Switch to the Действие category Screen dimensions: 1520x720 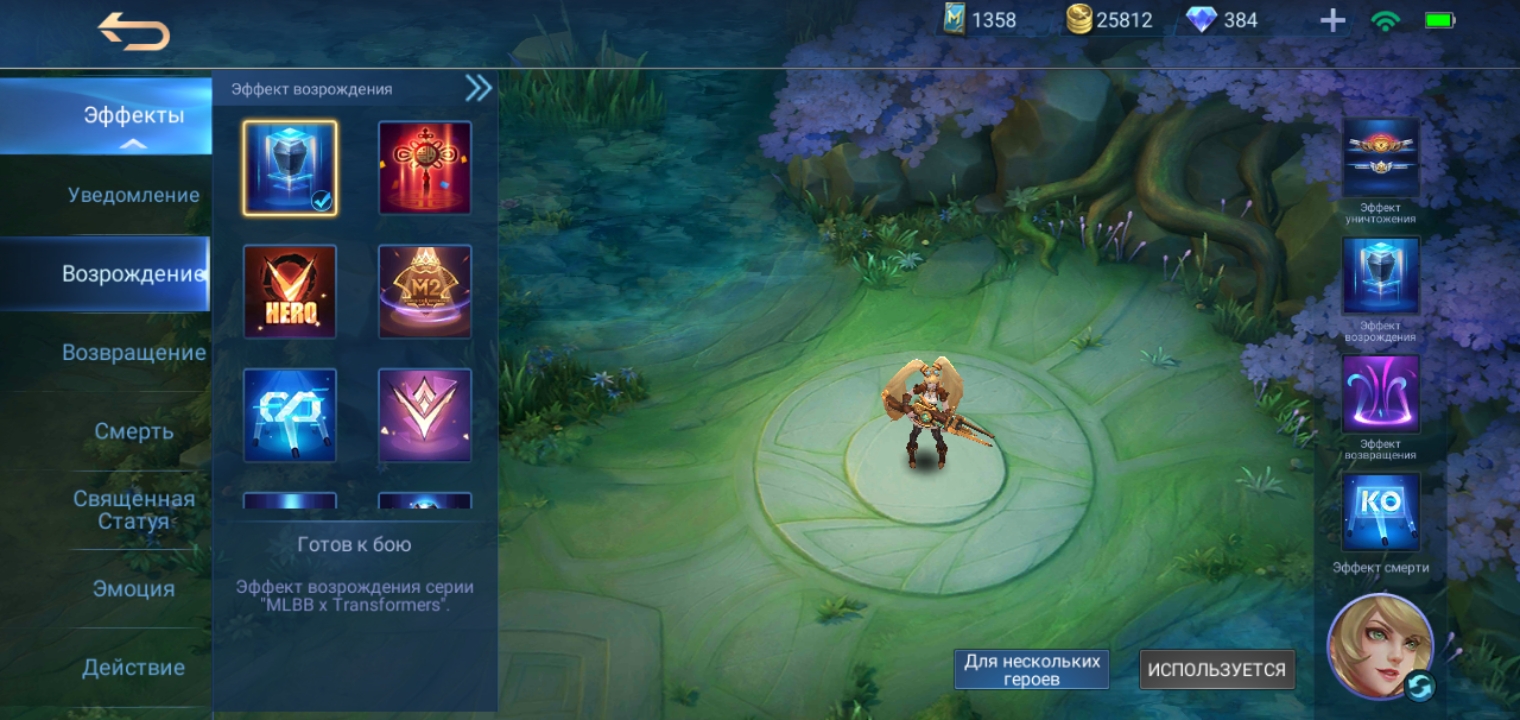point(133,667)
